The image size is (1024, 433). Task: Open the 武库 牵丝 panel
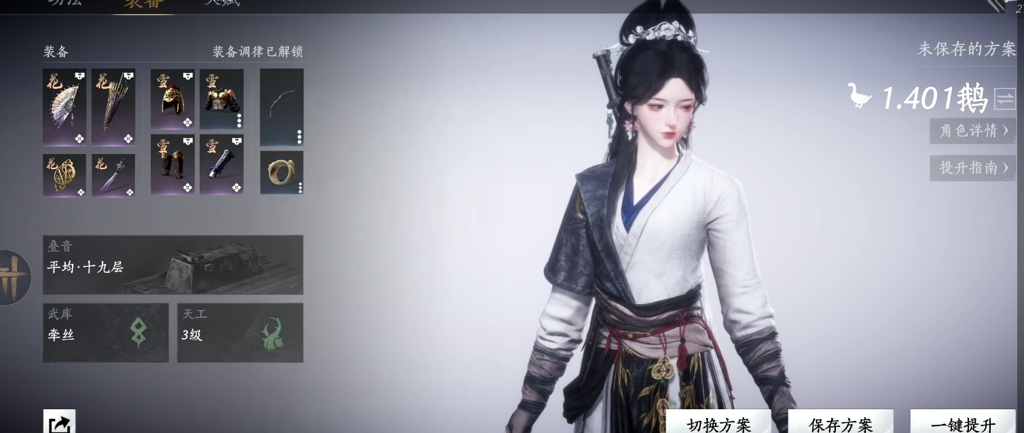(x=106, y=332)
